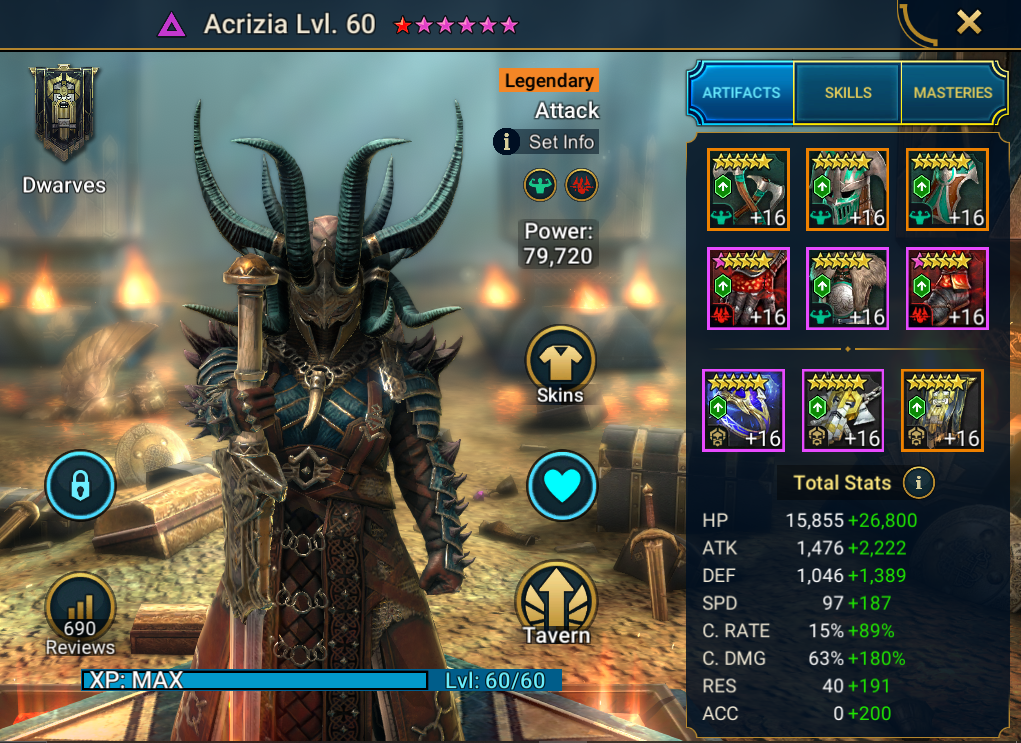Select the horned helmet artifact
Screen dimensions: 1021x743
[847, 189]
